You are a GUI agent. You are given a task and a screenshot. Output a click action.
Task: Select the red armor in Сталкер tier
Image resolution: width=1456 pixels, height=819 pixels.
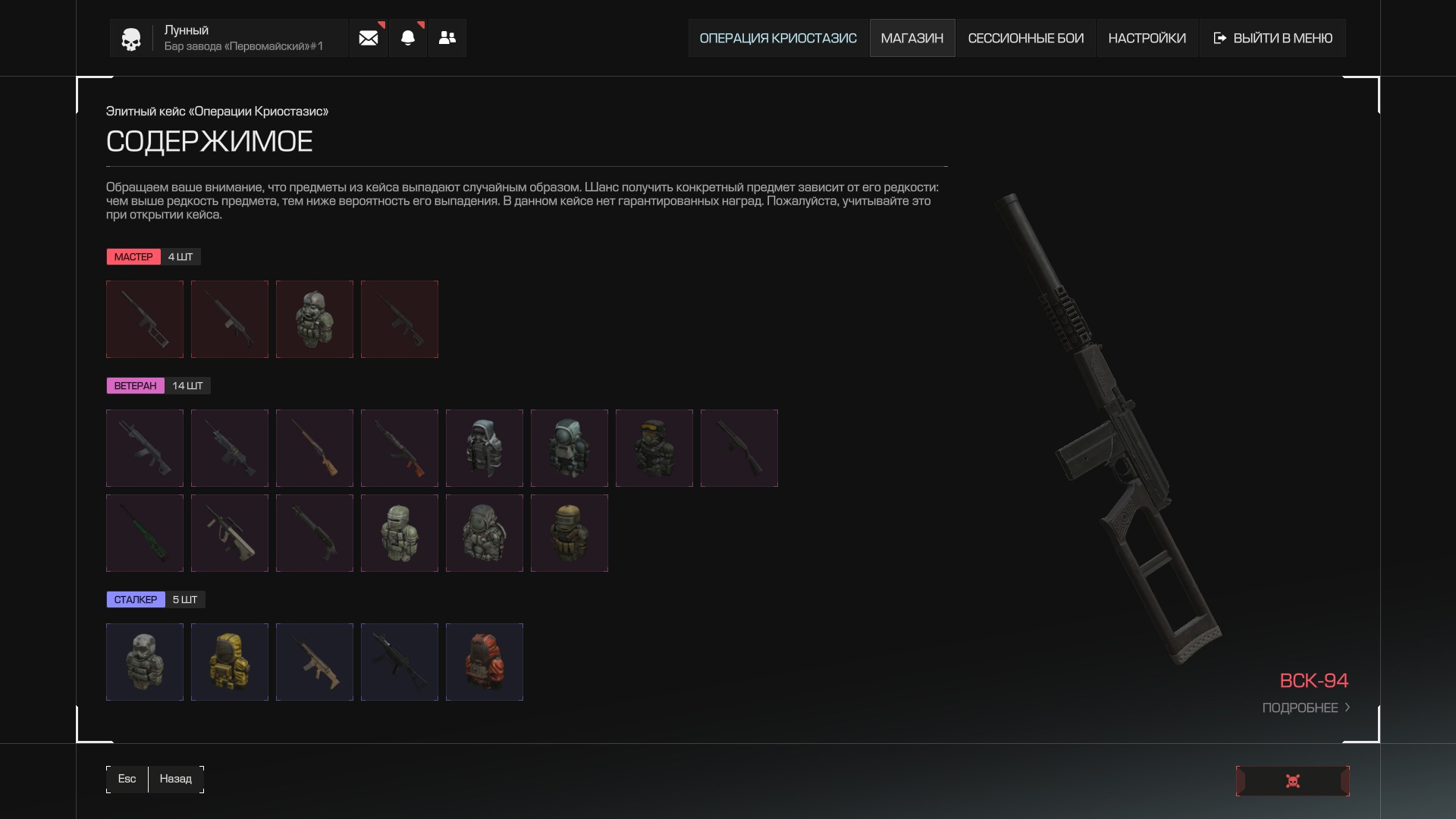[x=485, y=662]
